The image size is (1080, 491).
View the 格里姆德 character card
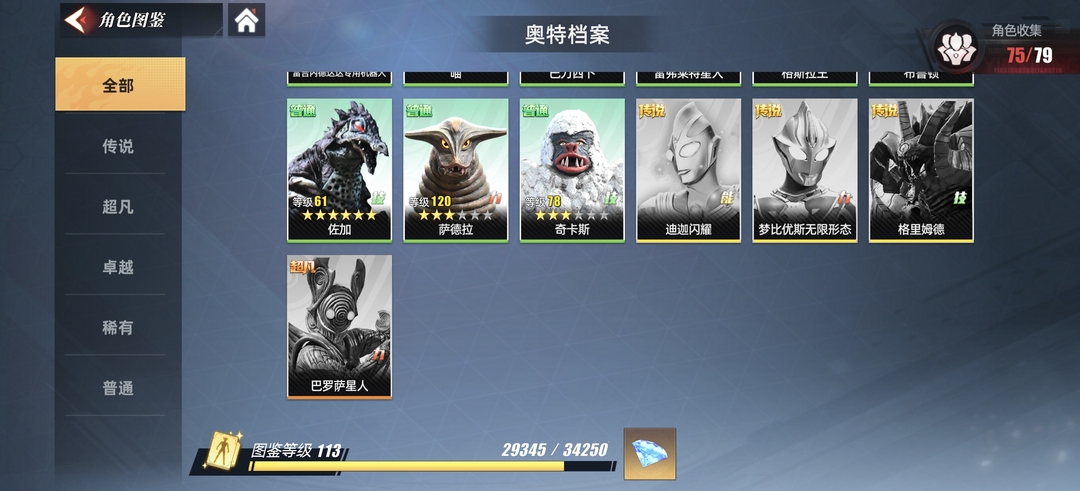(x=921, y=169)
